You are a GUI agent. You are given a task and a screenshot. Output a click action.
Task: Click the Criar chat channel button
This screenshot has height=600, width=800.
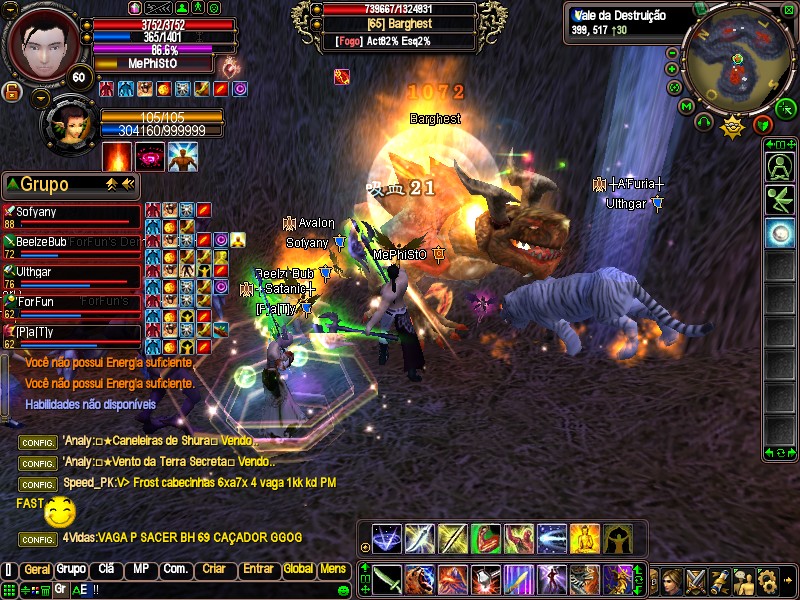point(214,569)
